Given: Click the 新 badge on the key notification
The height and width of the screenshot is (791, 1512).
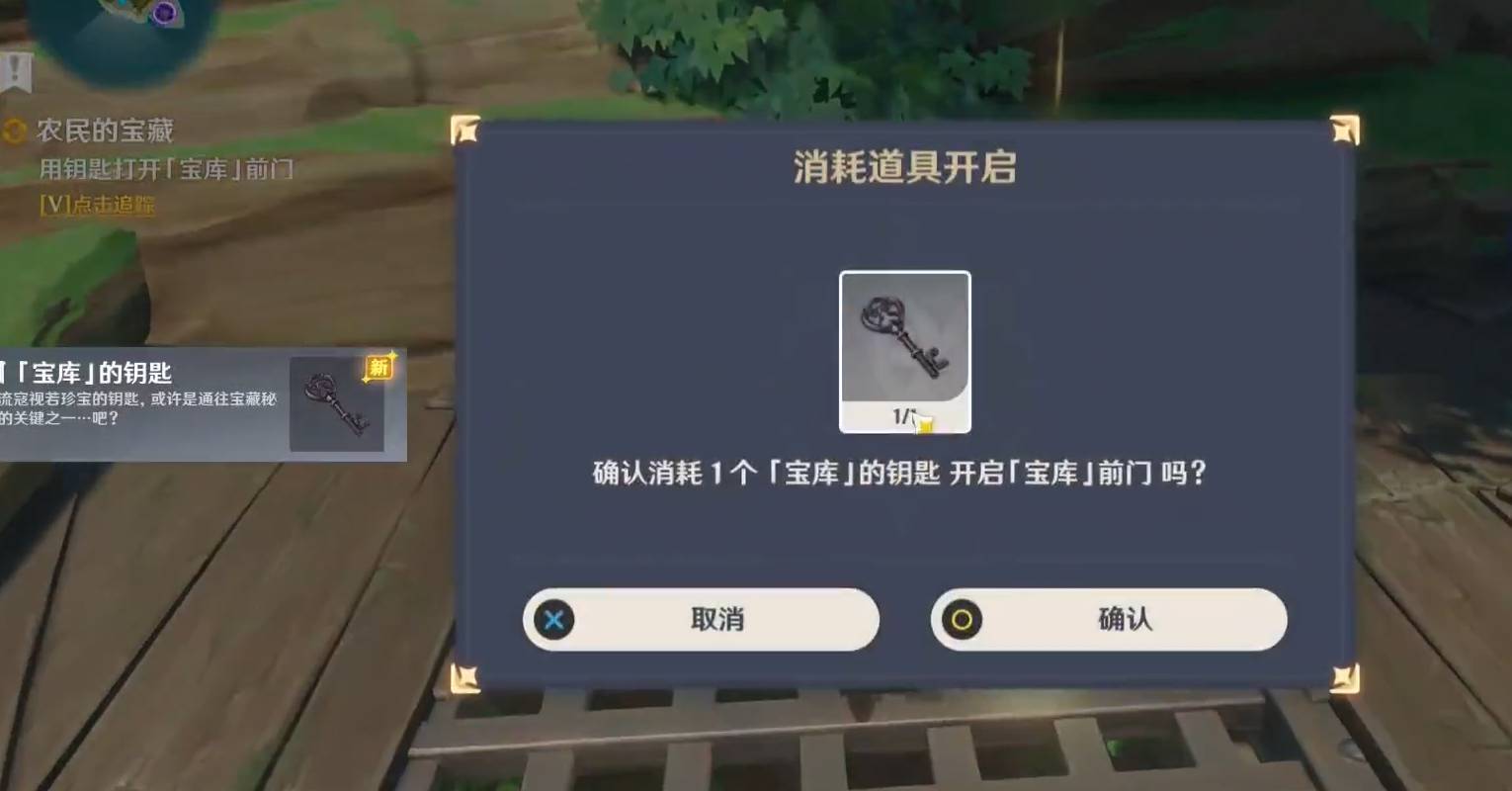Looking at the screenshot, I should (378, 365).
